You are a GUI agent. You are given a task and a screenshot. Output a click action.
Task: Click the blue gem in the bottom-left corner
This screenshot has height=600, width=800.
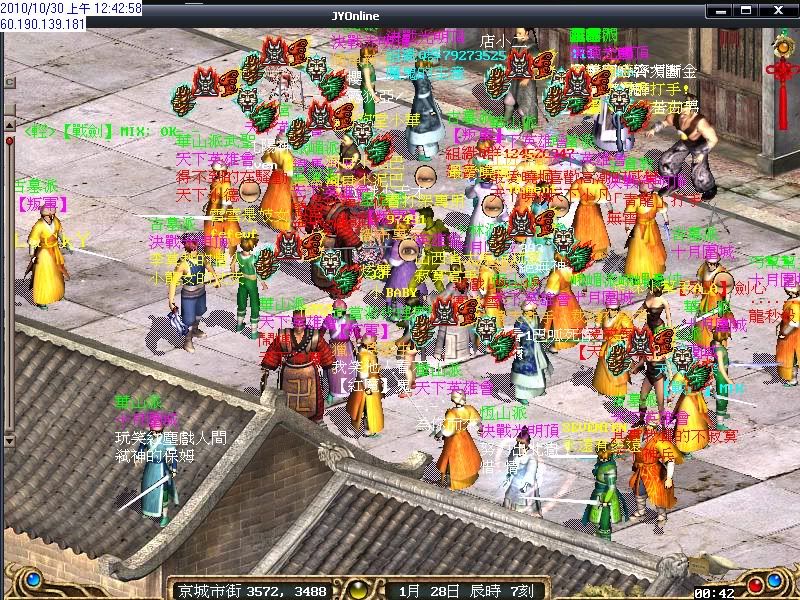tap(32, 579)
